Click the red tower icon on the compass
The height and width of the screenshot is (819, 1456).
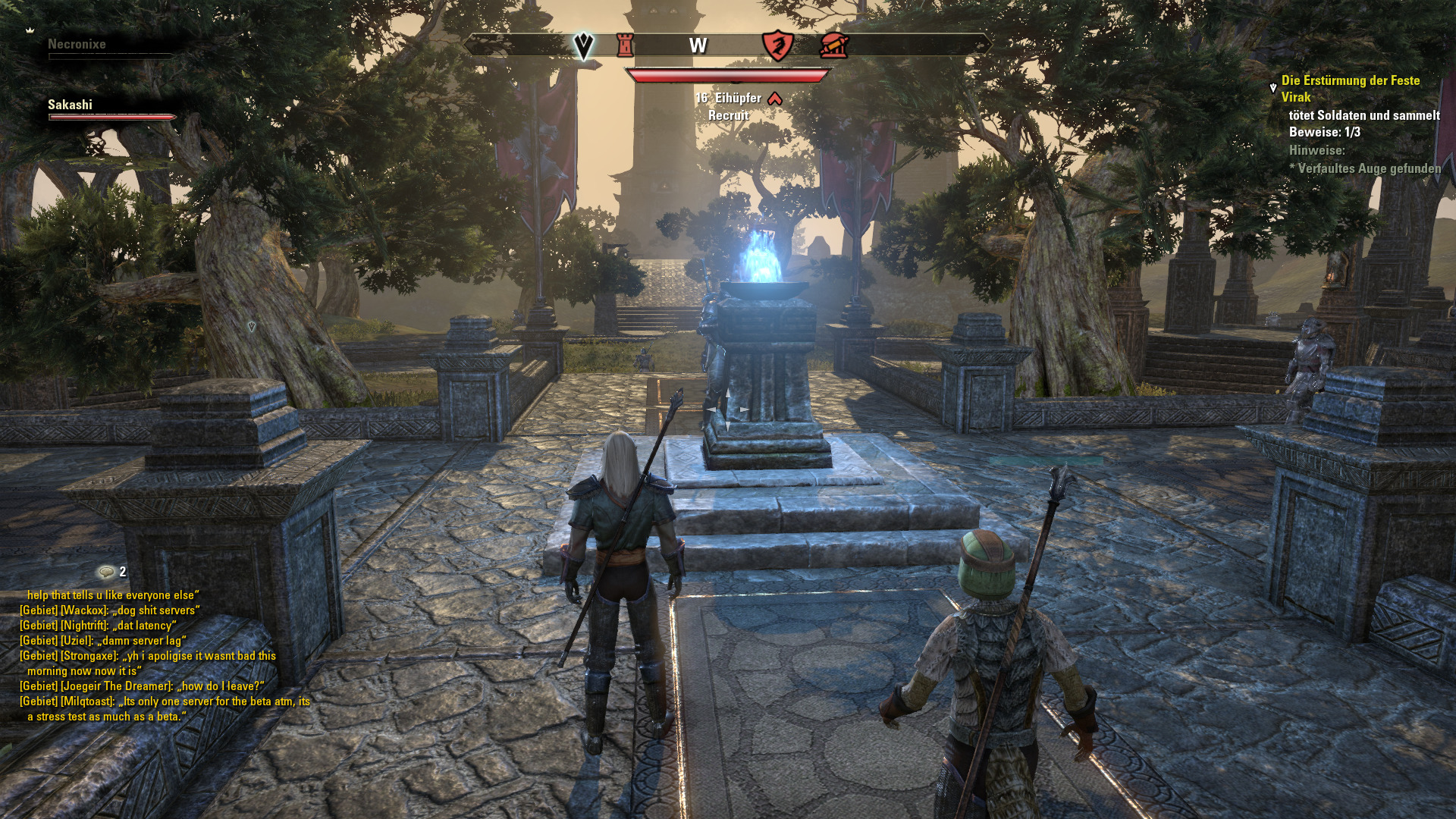625,45
